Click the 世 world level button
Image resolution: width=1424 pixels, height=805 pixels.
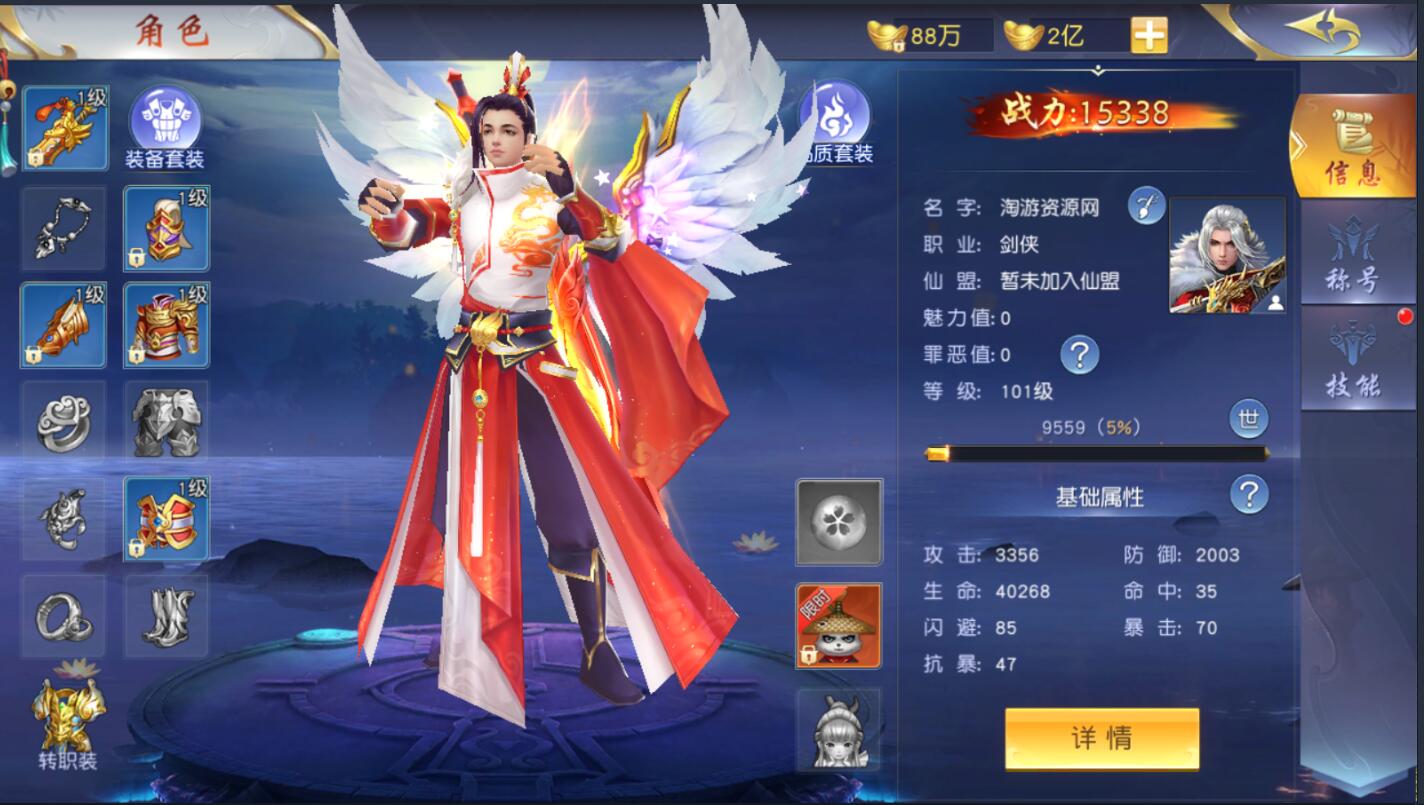click(1248, 420)
